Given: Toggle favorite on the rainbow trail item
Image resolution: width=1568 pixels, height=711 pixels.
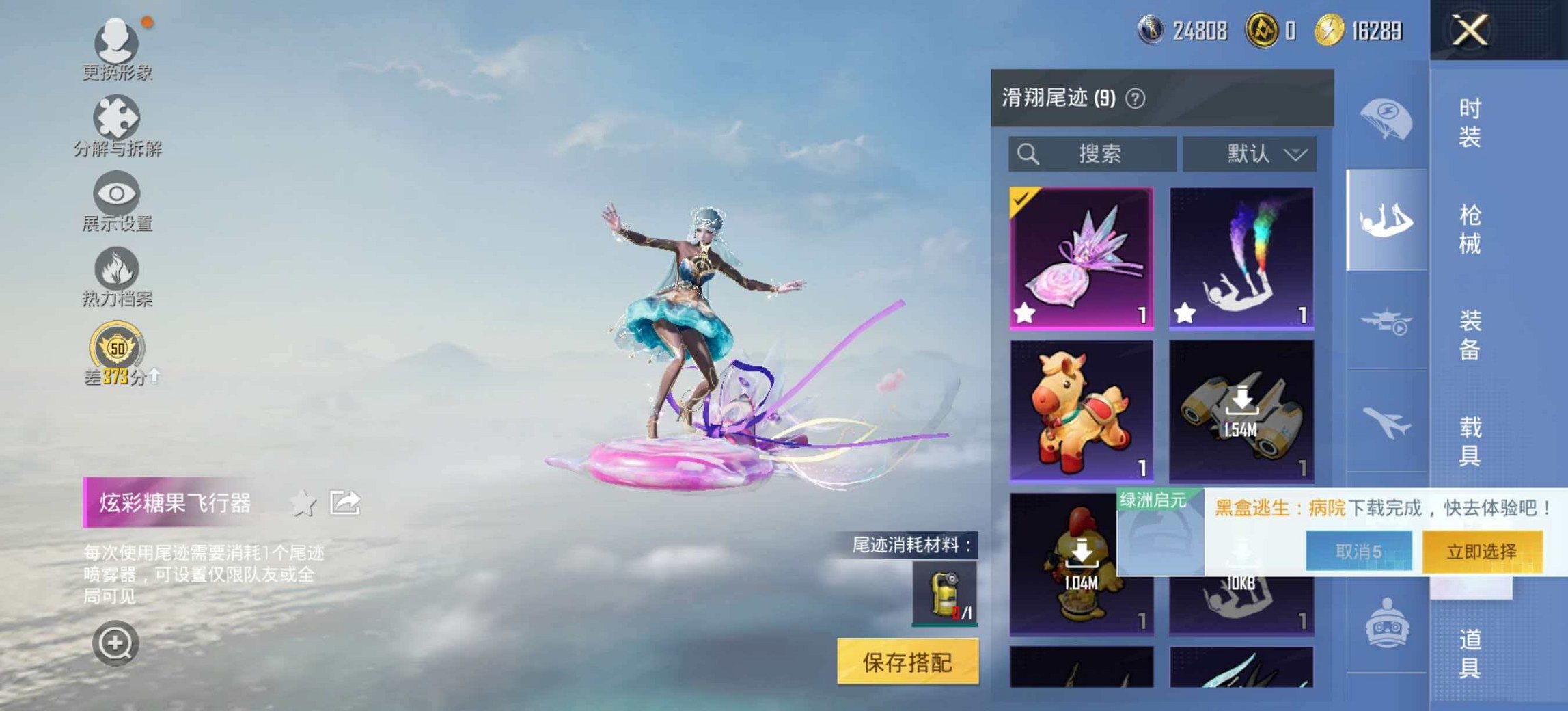Looking at the screenshot, I should pyautogui.click(x=1185, y=314).
